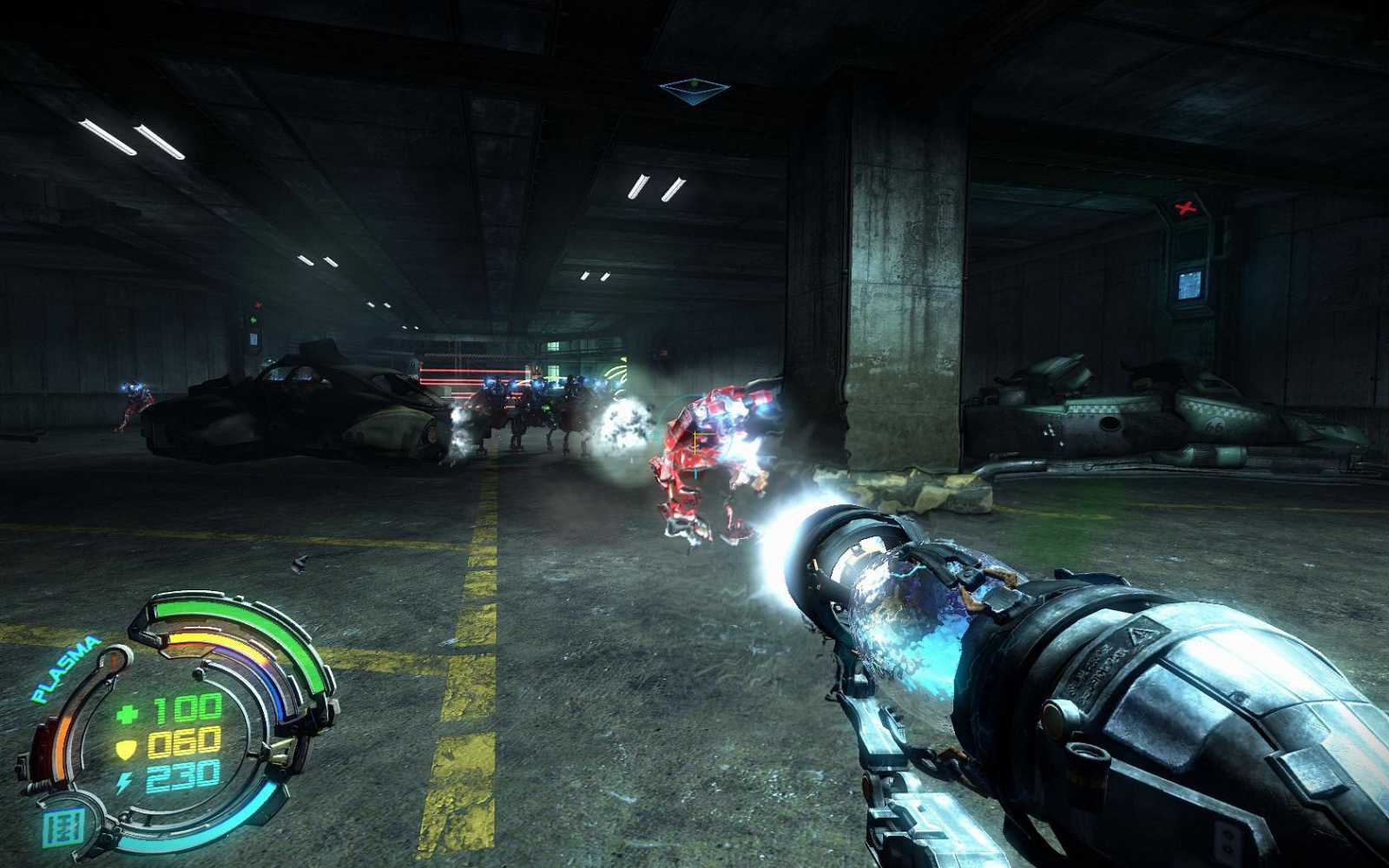
Task: Click the objective compass marker
Action: coord(694,88)
